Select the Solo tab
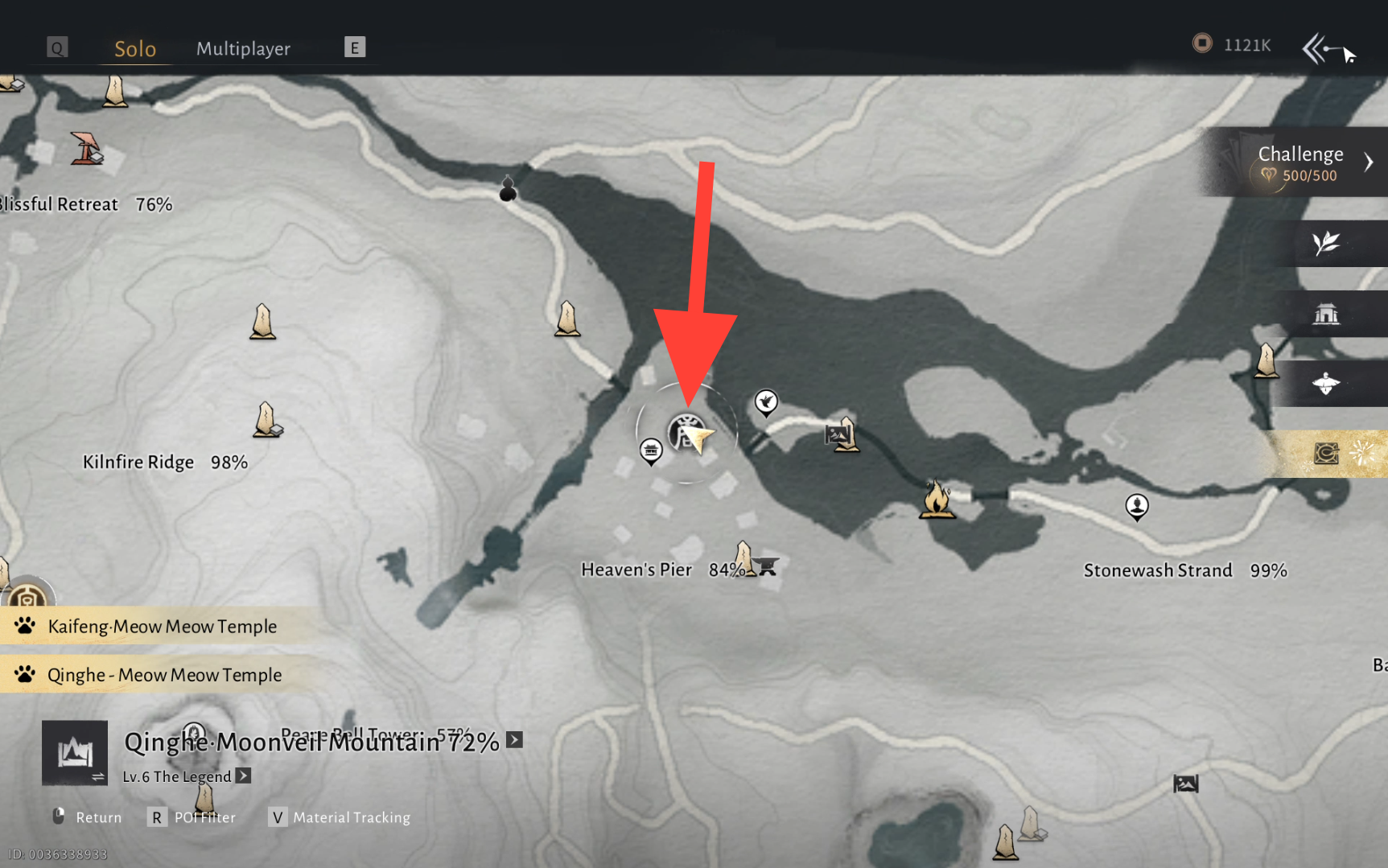The image size is (1388, 868). tap(135, 49)
